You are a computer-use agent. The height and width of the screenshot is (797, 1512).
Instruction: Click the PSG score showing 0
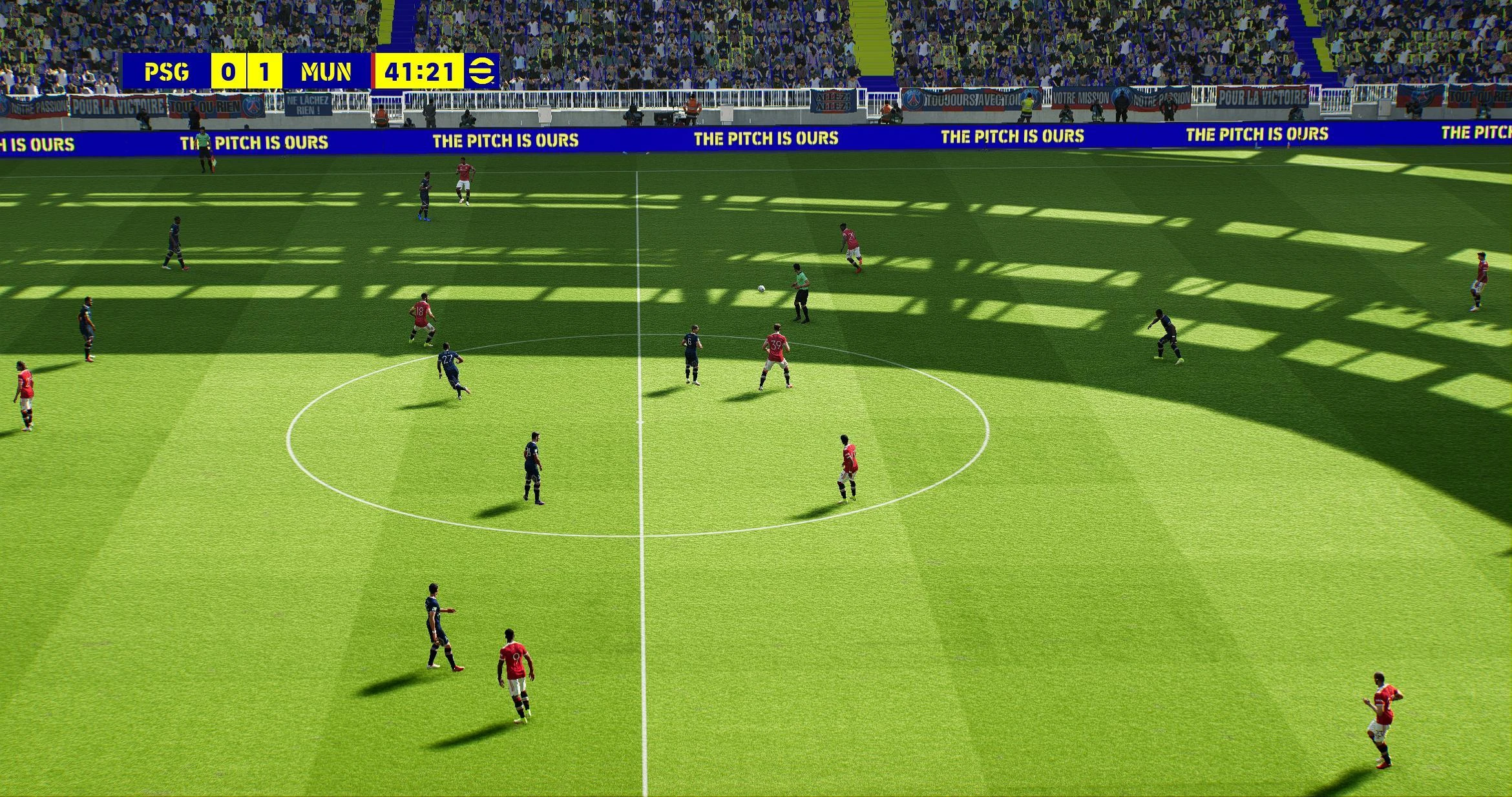coord(227,72)
